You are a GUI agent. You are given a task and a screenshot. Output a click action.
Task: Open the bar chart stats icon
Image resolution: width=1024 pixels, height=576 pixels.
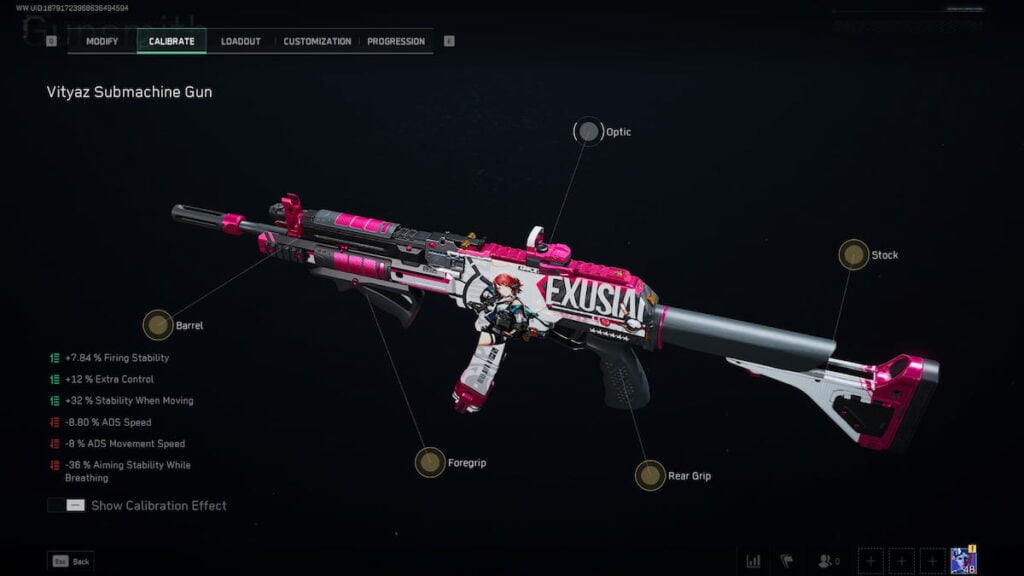753,561
